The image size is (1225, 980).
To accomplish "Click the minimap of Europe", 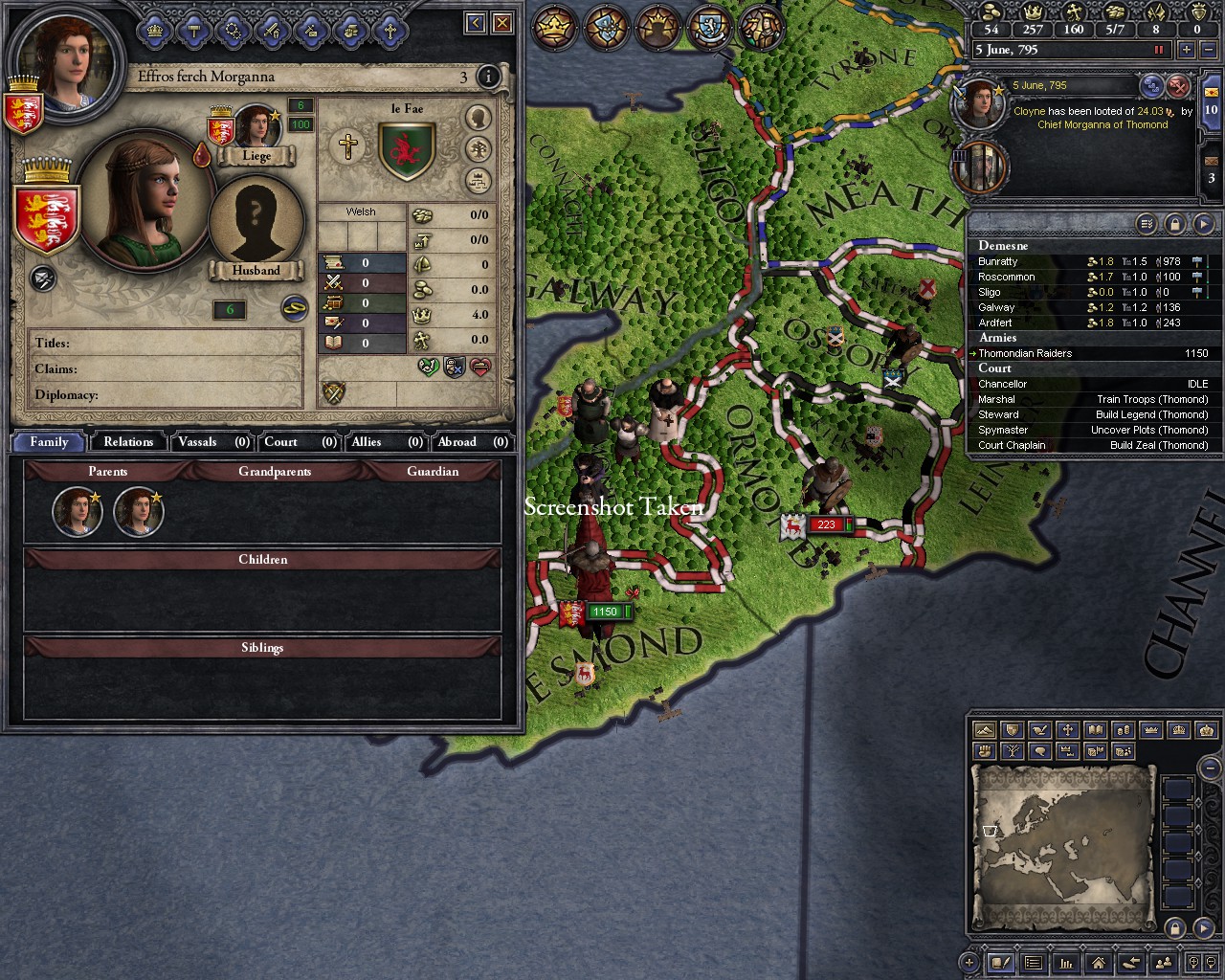I will tap(1063, 843).
